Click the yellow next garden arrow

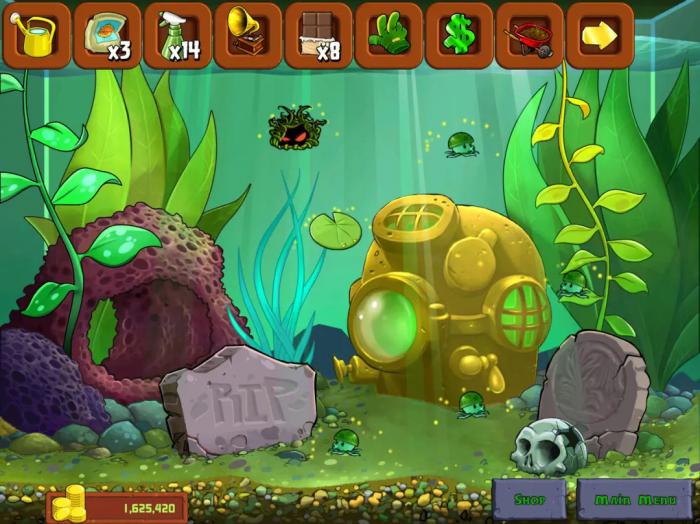point(600,35)
